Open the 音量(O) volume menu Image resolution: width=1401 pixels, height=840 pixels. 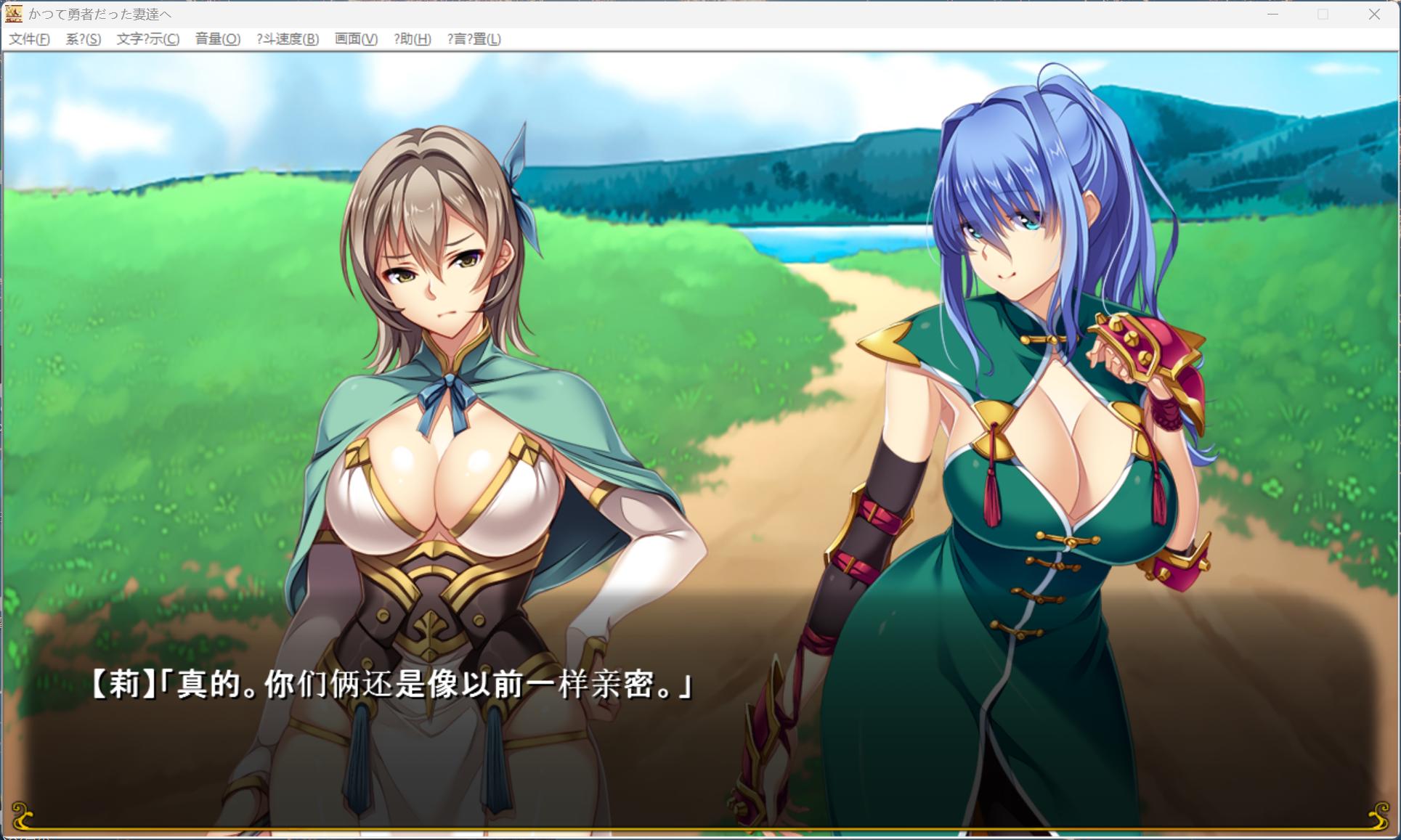(217, 40)
